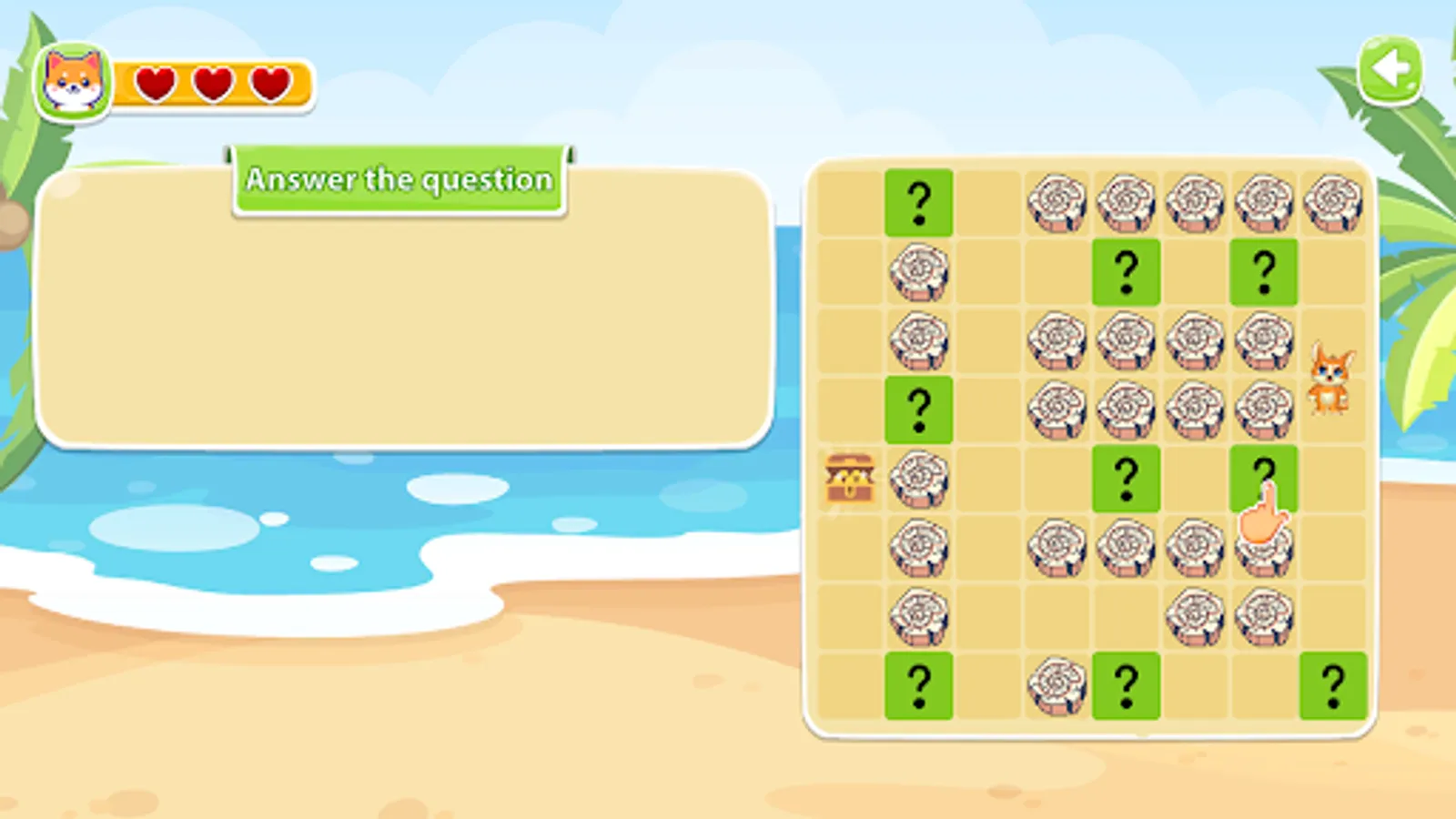
Task: Open the question tile under the hand cursor
Action: (x=1265, y=475)
